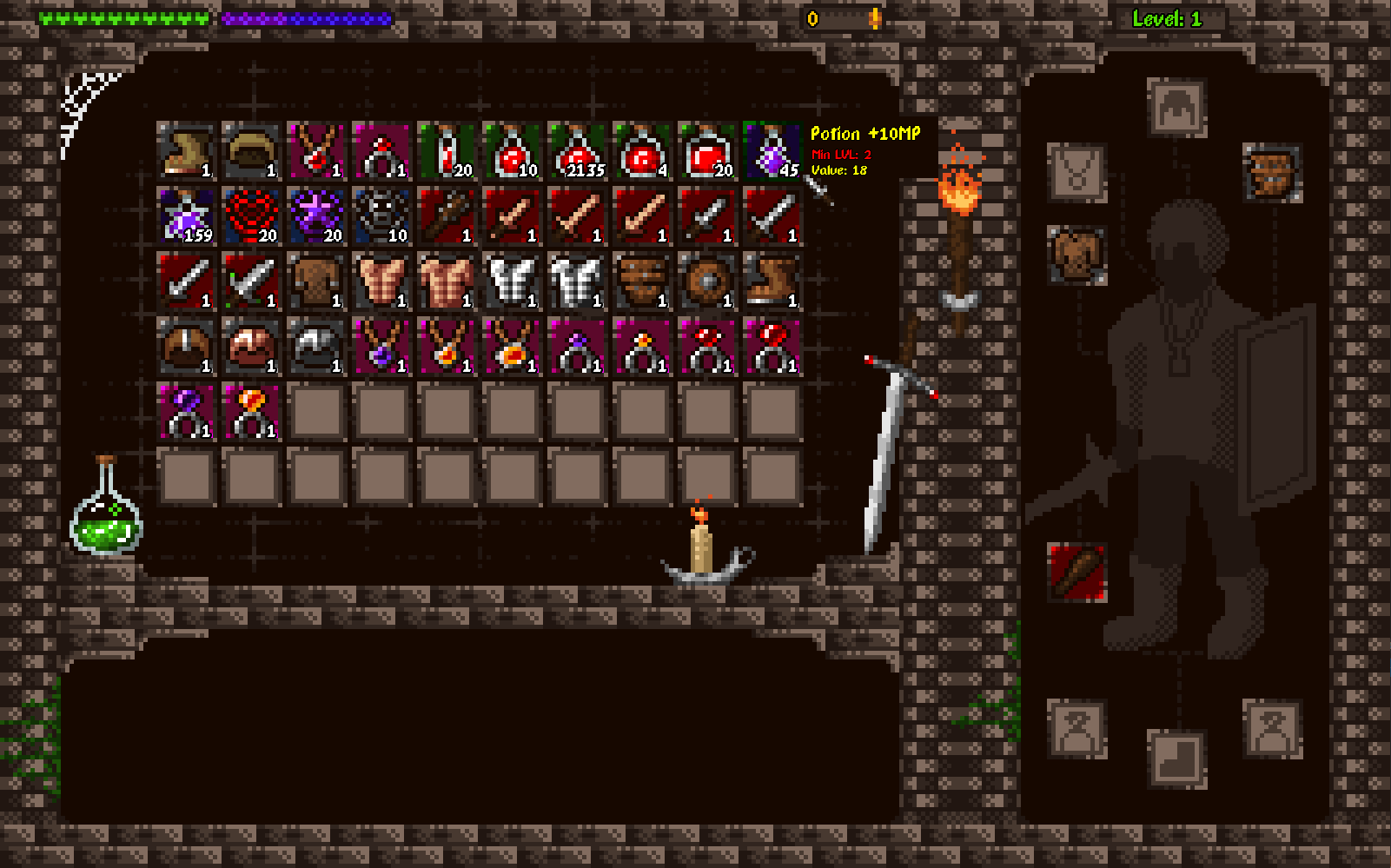
Task: Select the empty boots equipment slot
Action: (1176, 759)
